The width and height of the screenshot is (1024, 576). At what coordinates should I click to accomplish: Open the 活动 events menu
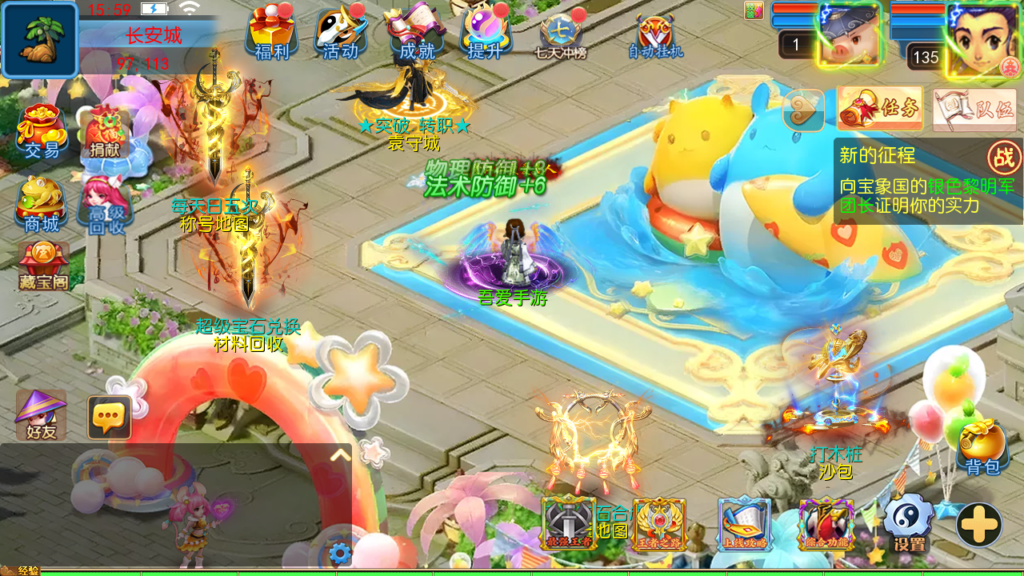tap(341, 33)
